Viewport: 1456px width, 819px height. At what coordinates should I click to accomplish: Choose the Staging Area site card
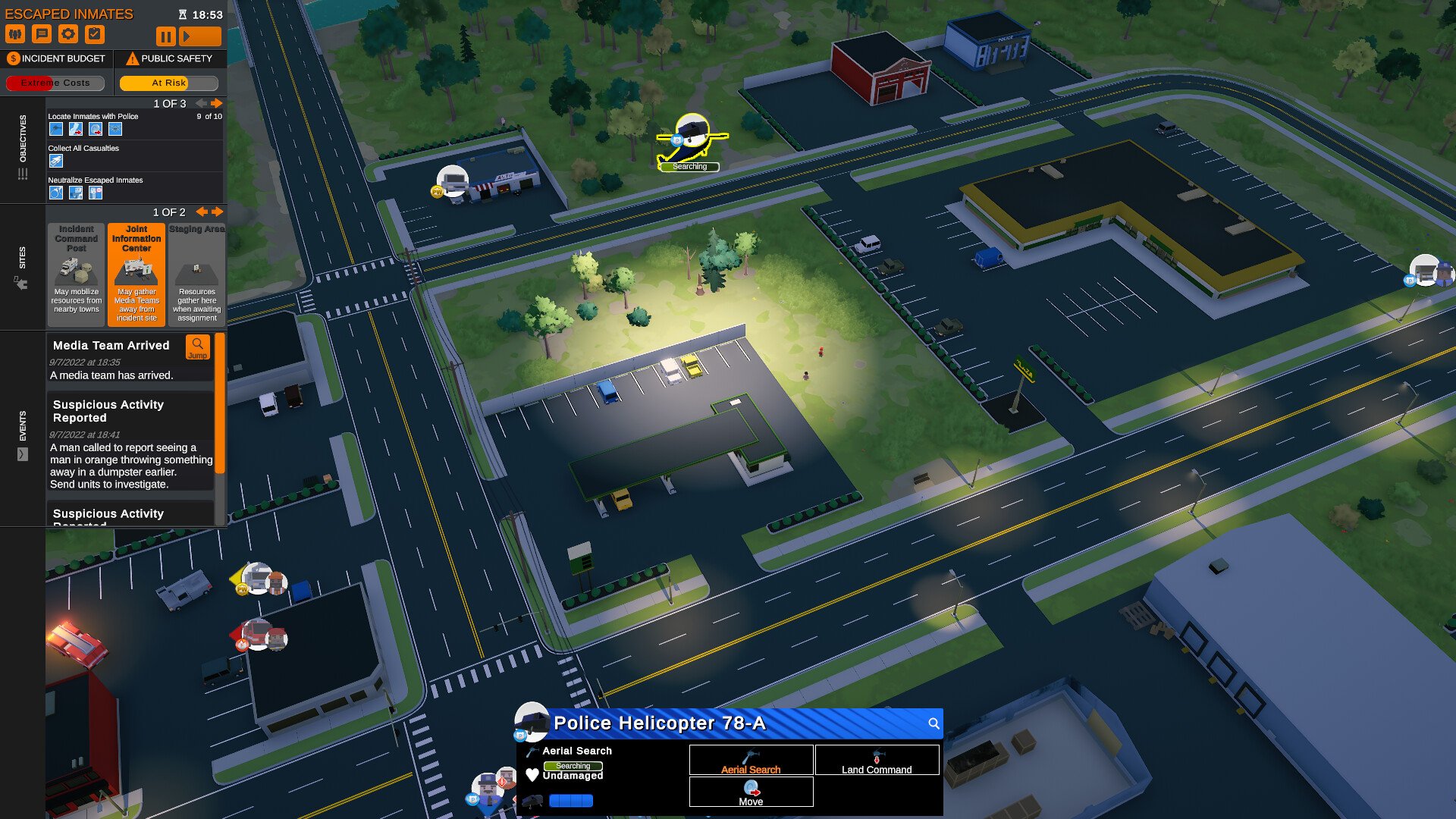tap(196, 274)
